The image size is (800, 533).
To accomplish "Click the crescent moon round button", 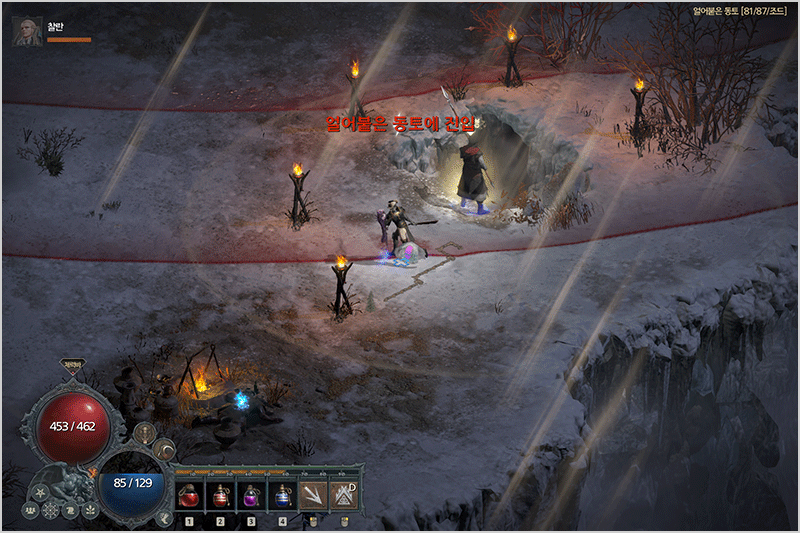I will click(165, 450).
